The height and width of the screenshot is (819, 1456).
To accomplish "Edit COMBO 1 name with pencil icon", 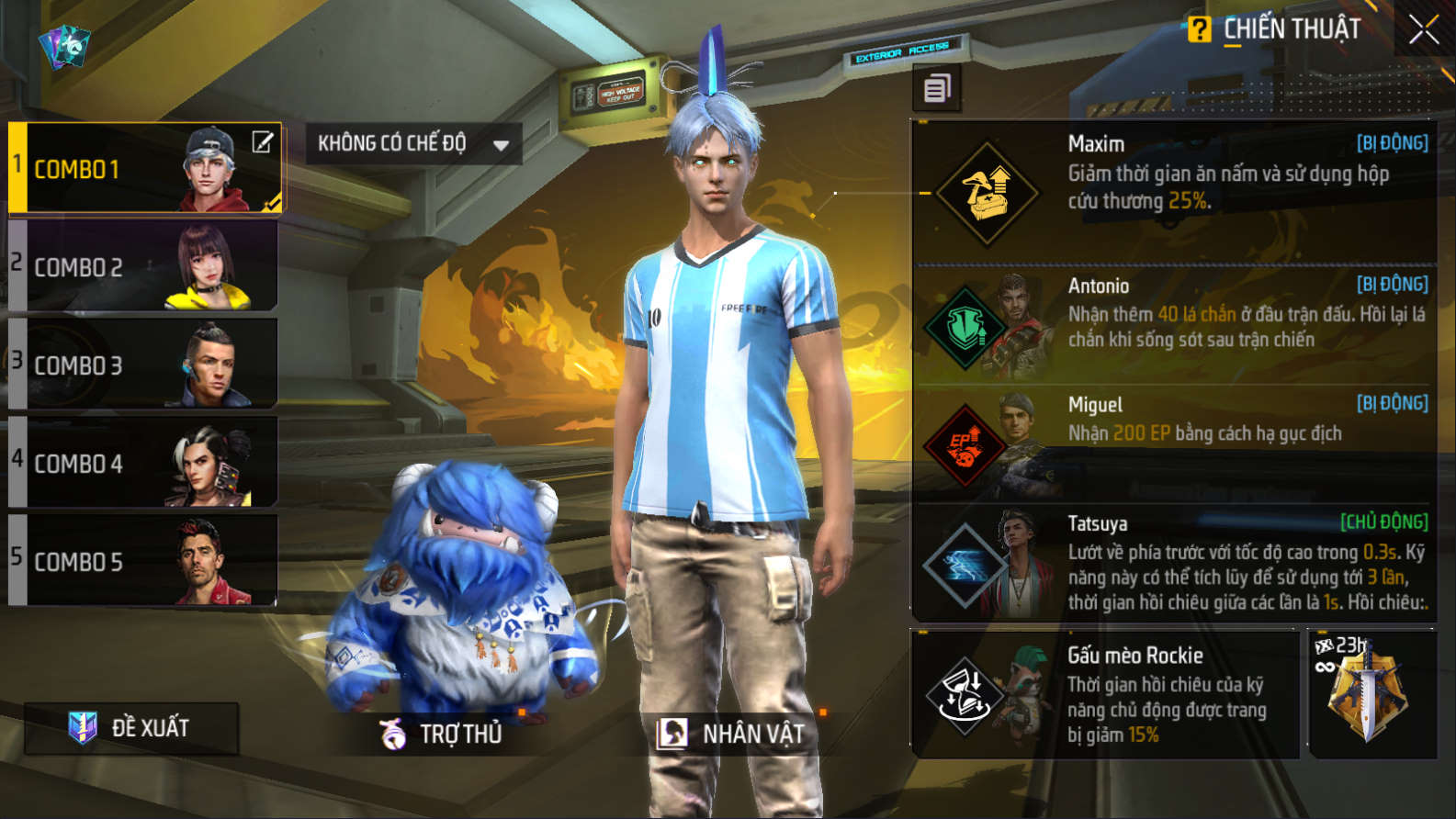I will [x=263, y=142].
